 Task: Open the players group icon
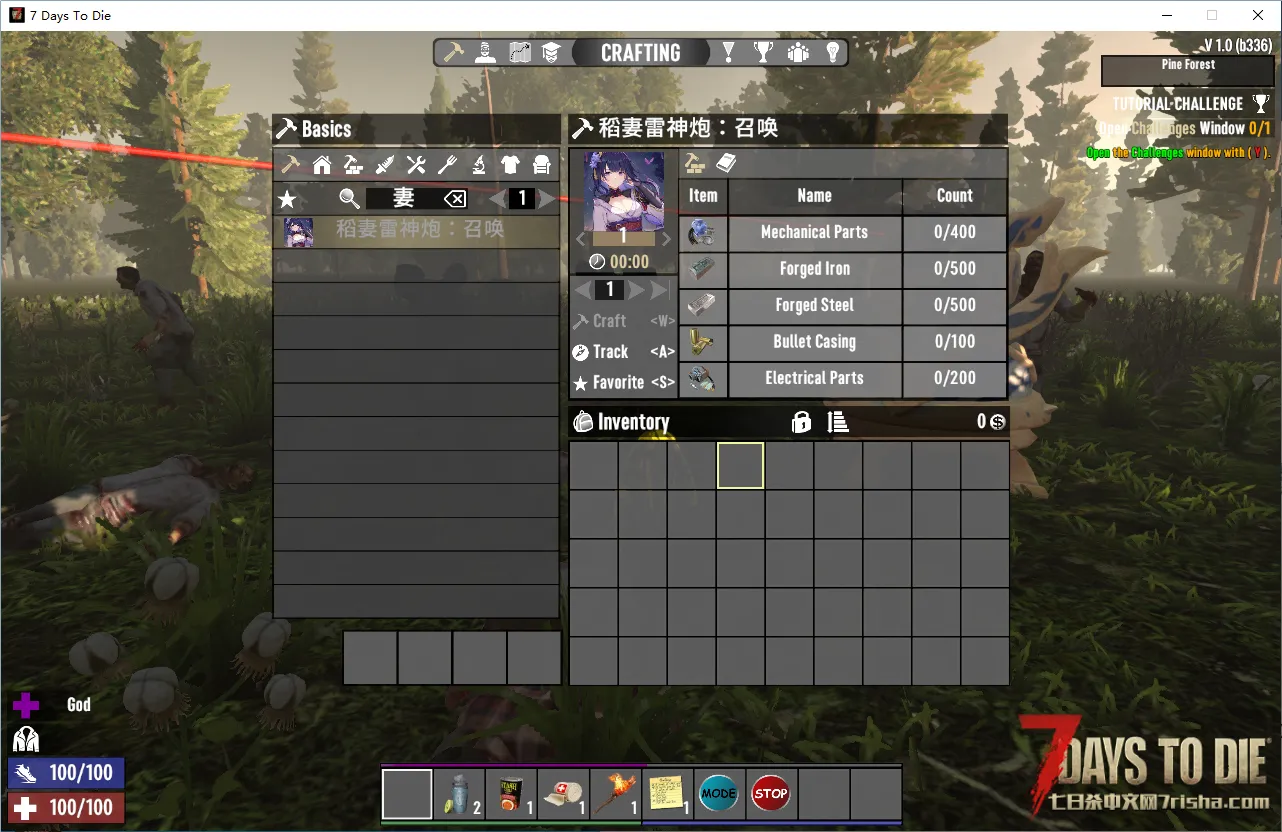click(798, 53)
